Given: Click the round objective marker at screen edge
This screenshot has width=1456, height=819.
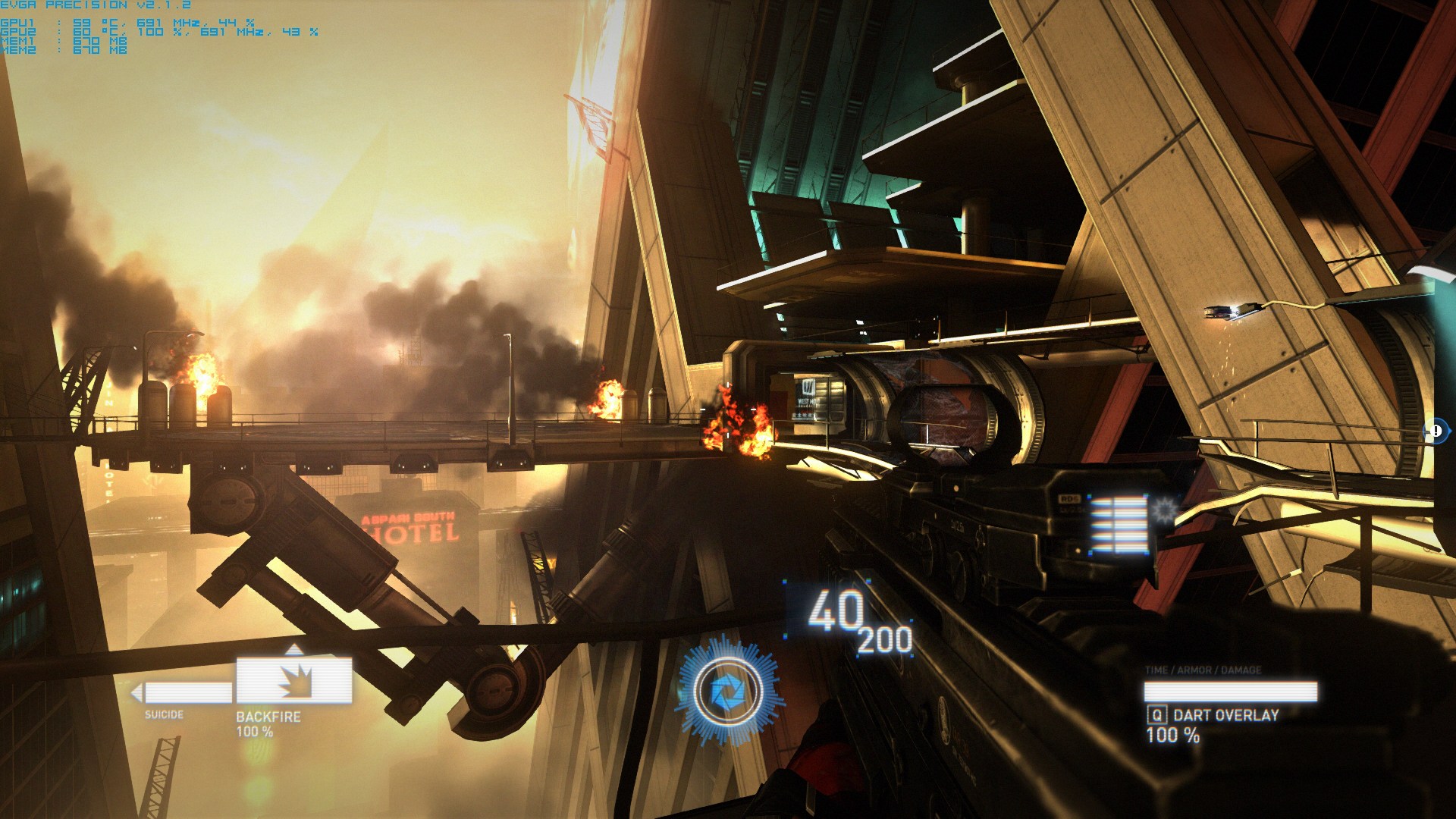Looking at the screenshot, I should [1436, 431].
